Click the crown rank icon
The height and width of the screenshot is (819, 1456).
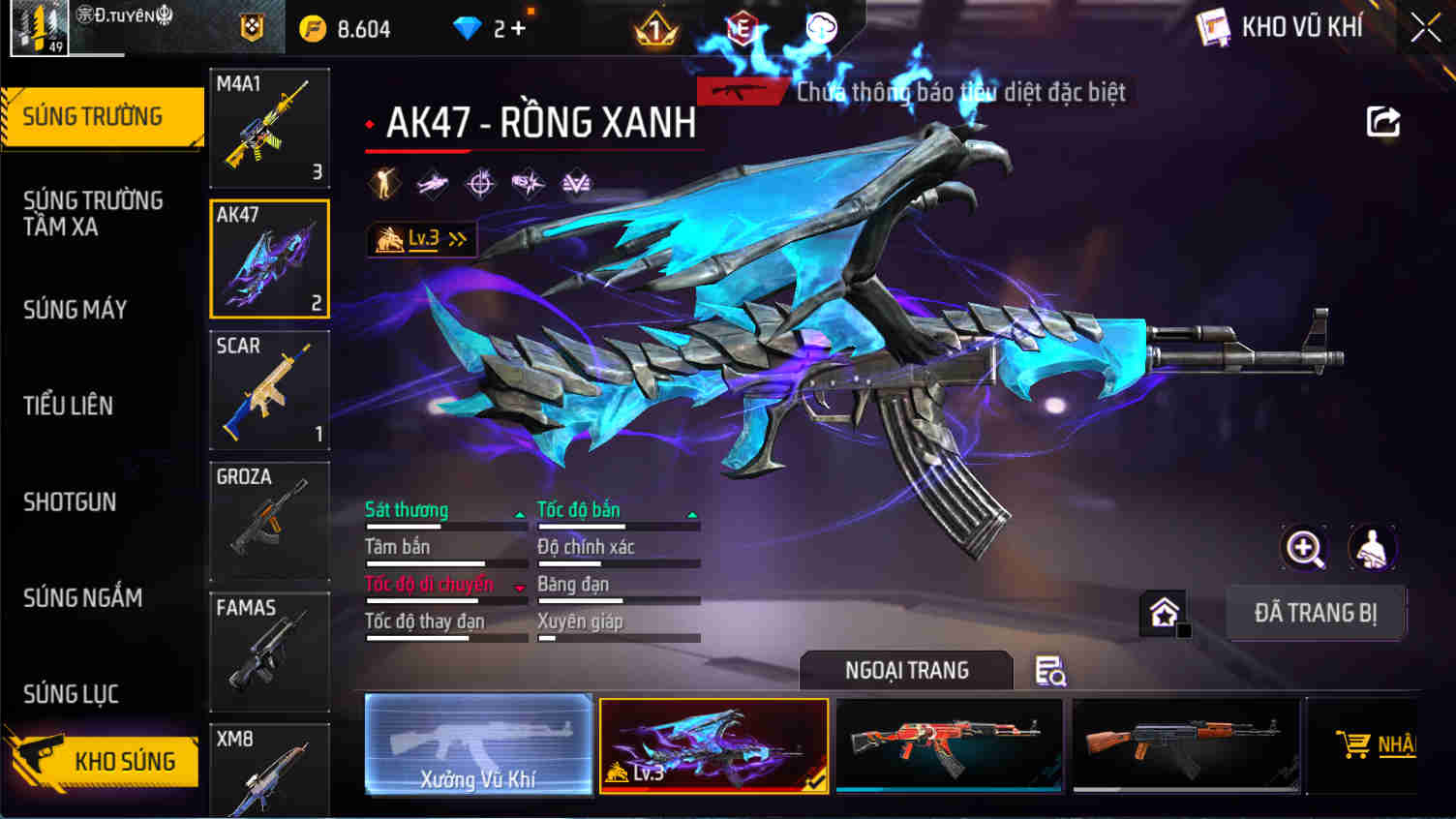[x=655, y=28]
